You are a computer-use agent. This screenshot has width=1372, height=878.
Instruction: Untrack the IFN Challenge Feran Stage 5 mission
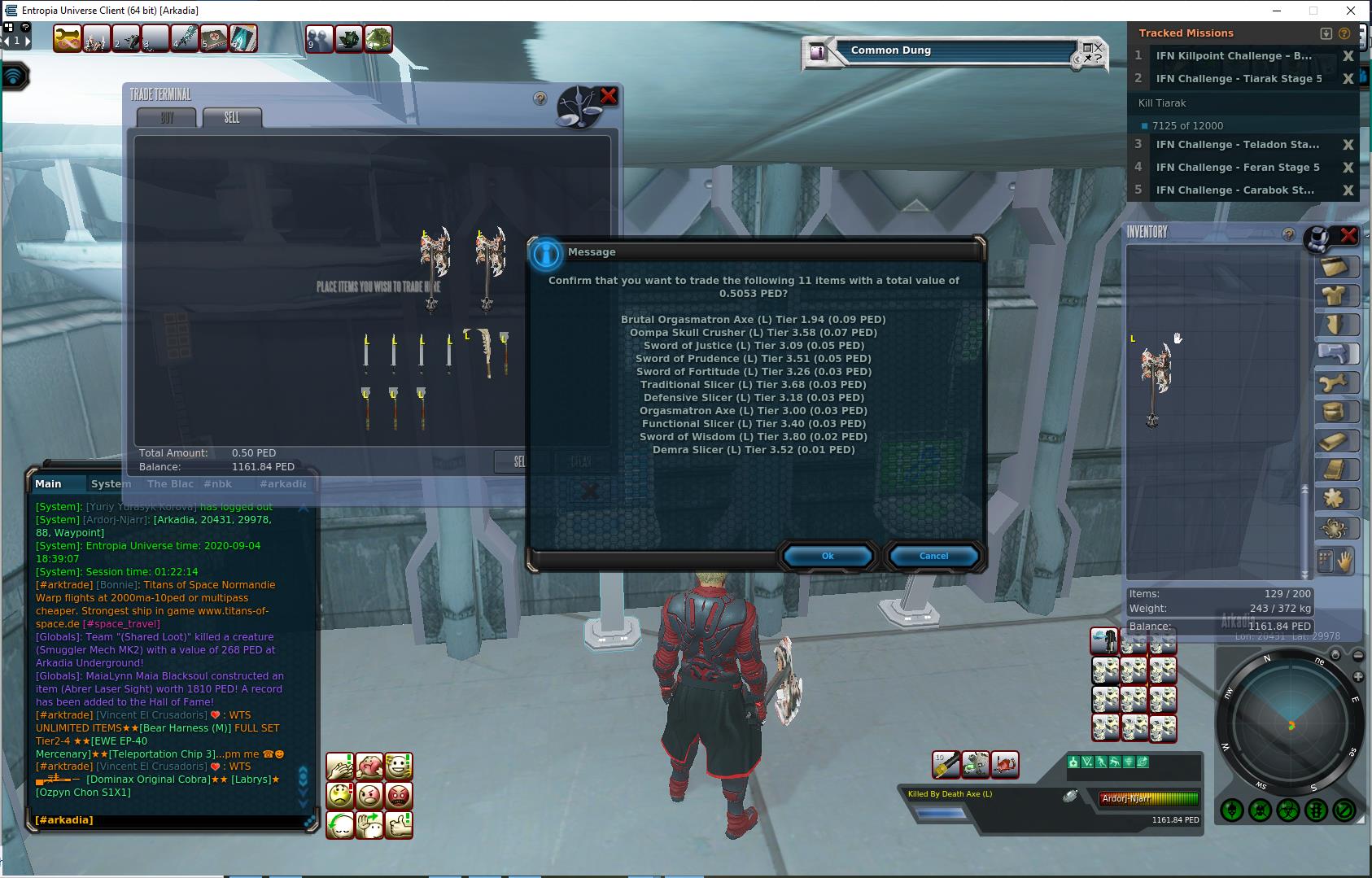[x=1348, y=168]
